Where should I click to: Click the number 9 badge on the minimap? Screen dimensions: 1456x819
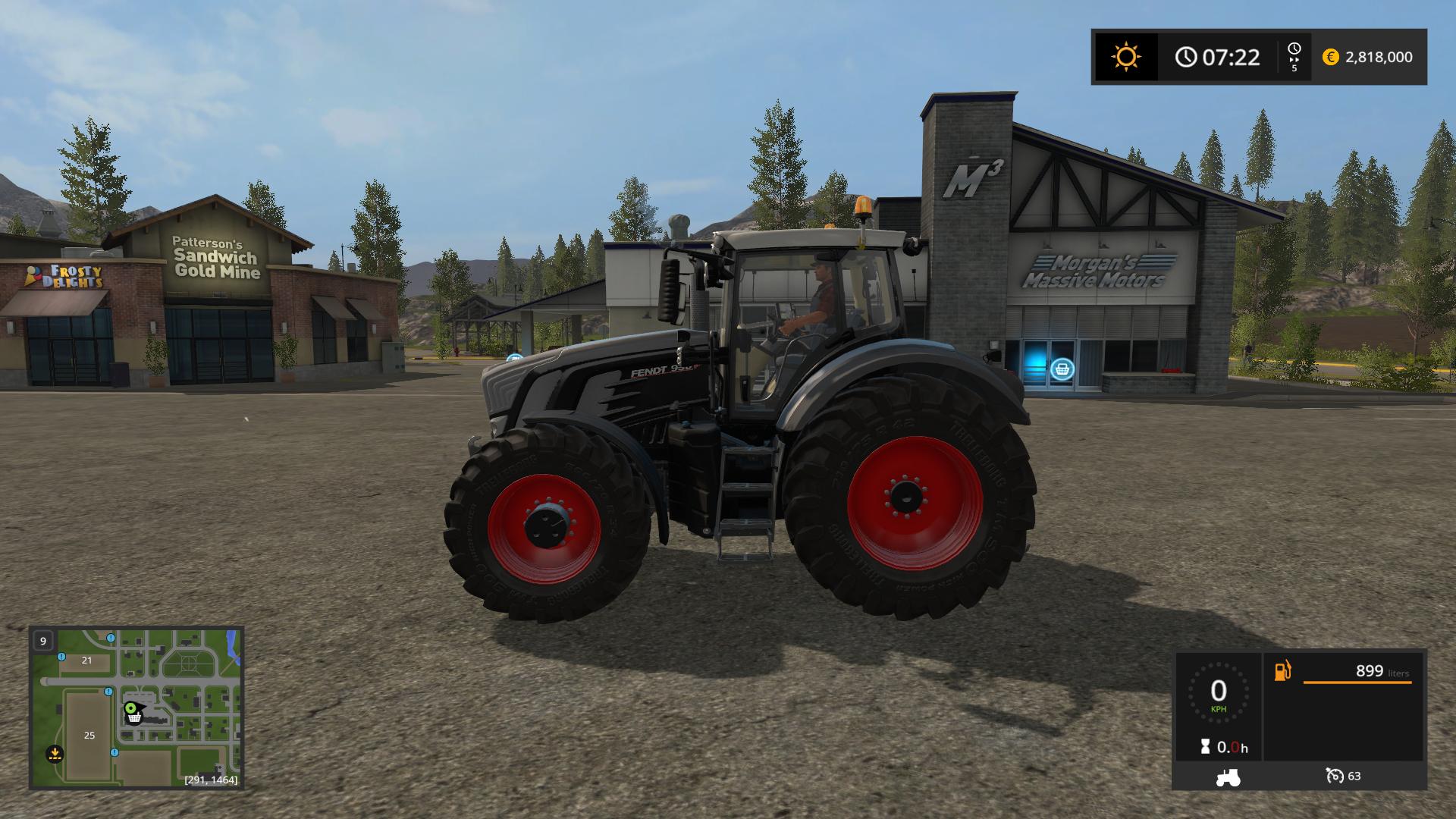[43, 641]
